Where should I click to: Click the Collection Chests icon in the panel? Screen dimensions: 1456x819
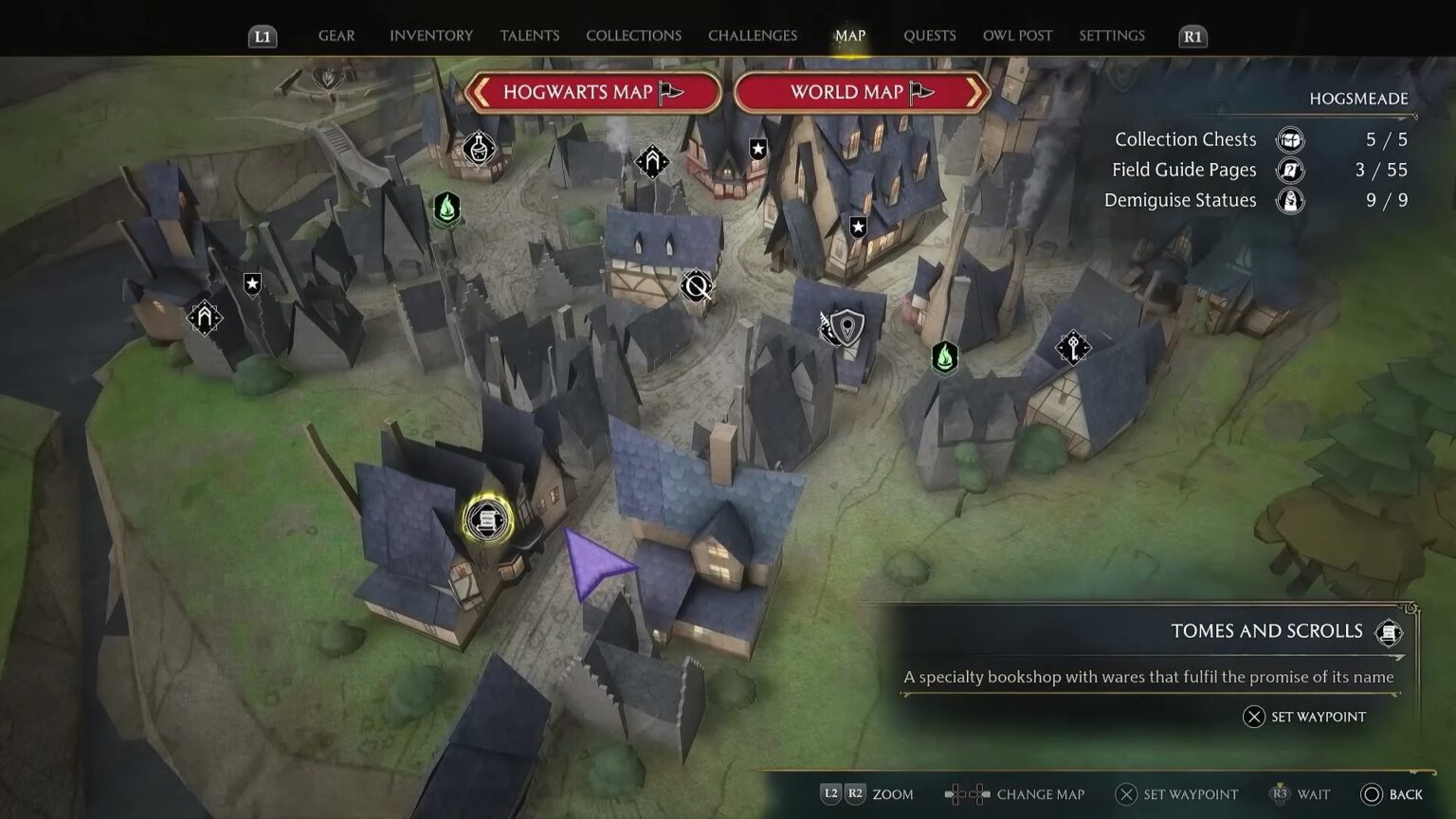tap(1290, 138)
